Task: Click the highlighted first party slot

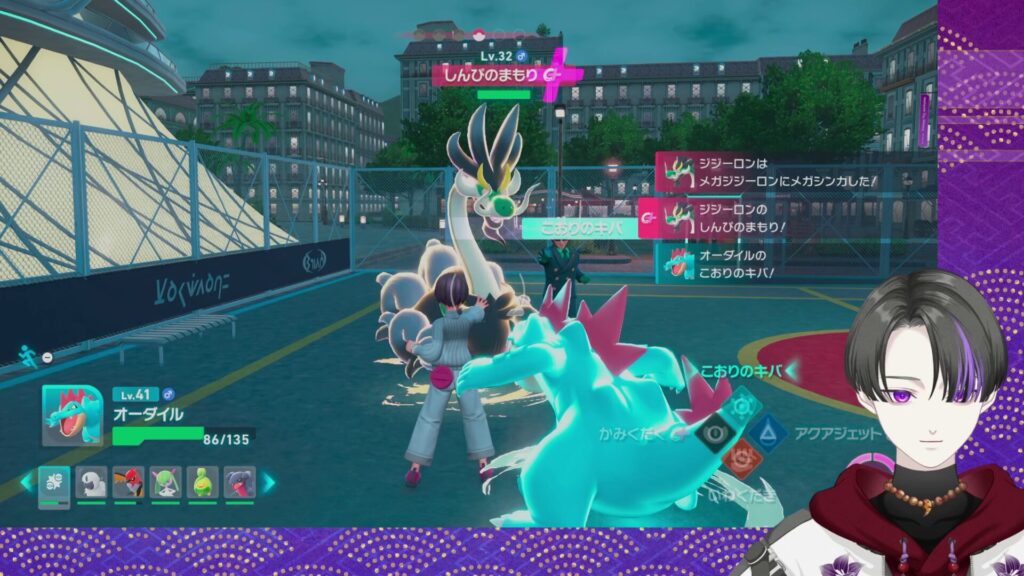Action: tap(55, 482)
